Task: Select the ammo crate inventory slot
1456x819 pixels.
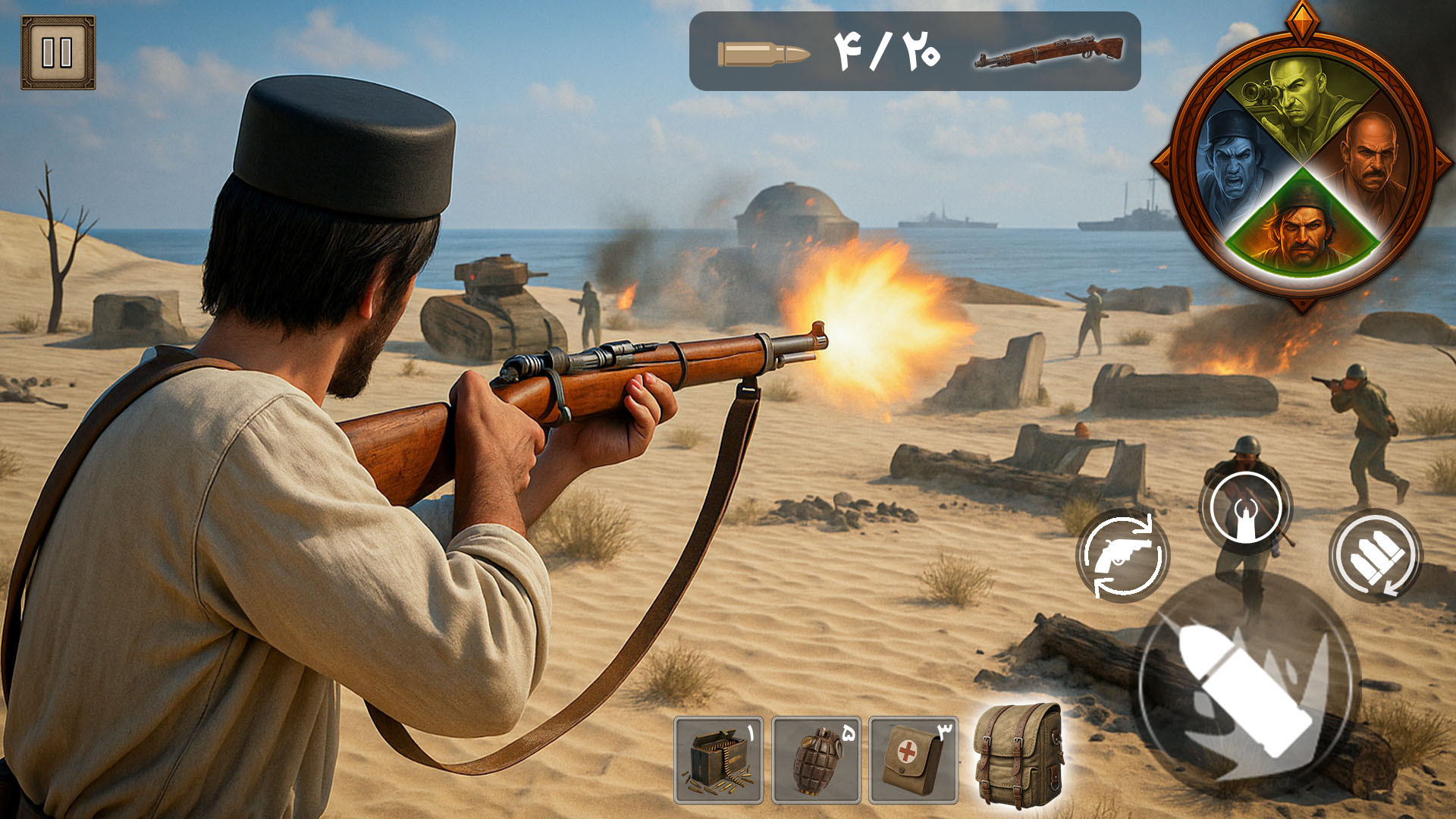Action: [718, 760]
